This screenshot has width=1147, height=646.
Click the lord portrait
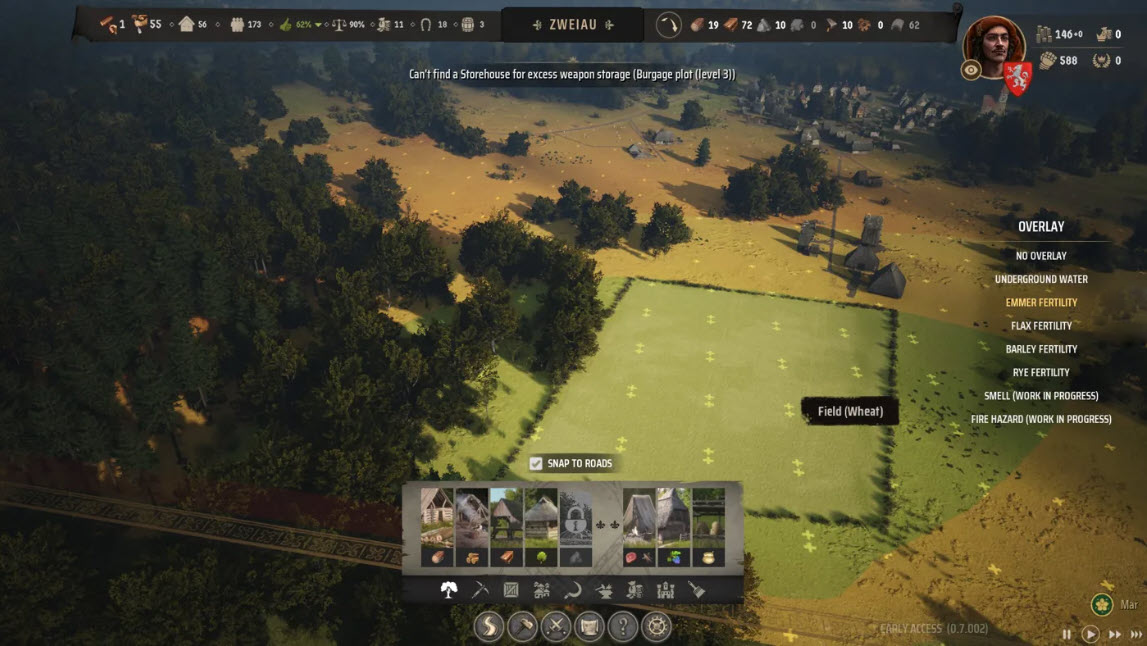pos(993,47)
